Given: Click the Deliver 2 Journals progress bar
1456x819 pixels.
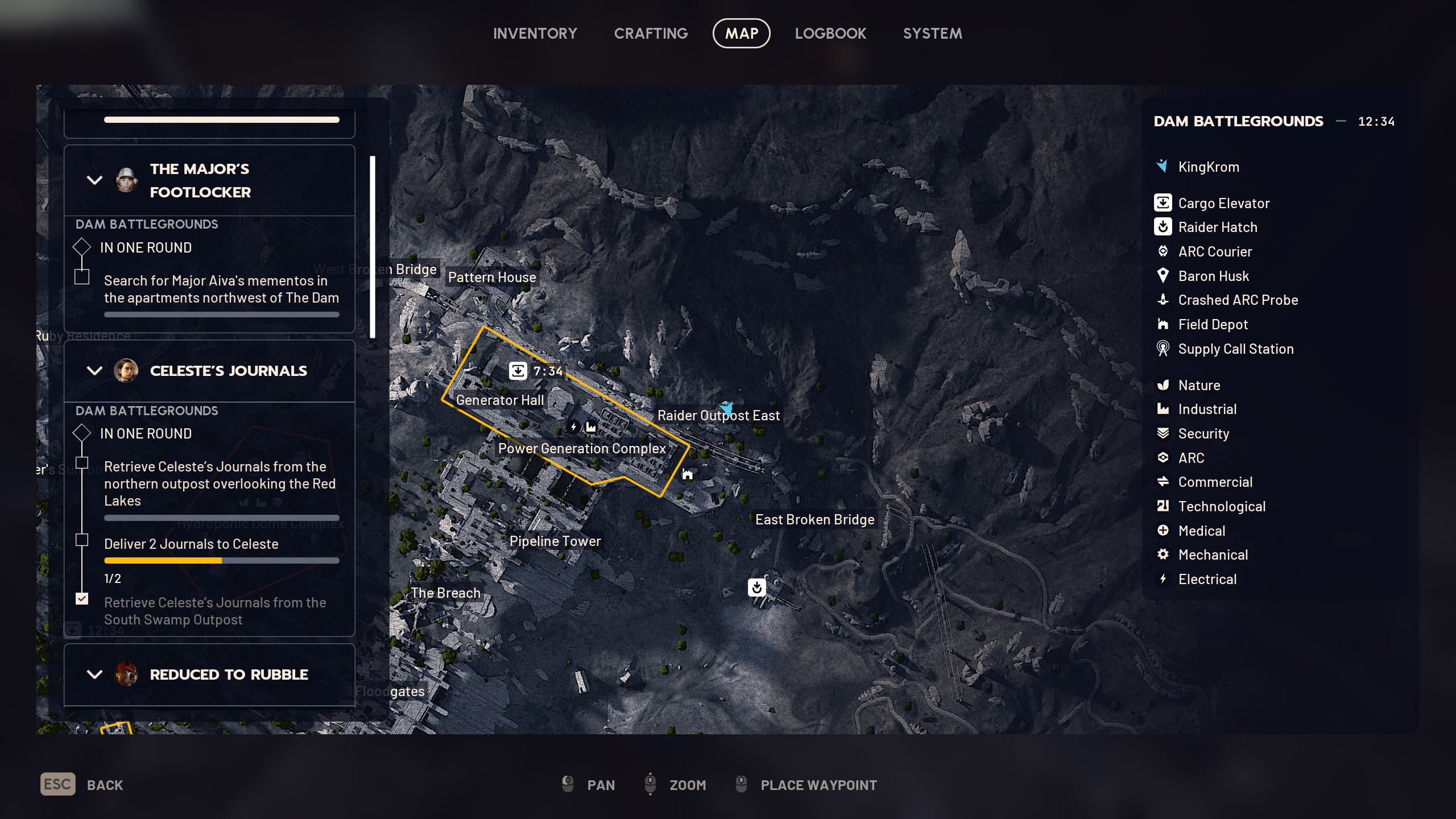Looking at the screenshot, I should [x=221, y=560].
